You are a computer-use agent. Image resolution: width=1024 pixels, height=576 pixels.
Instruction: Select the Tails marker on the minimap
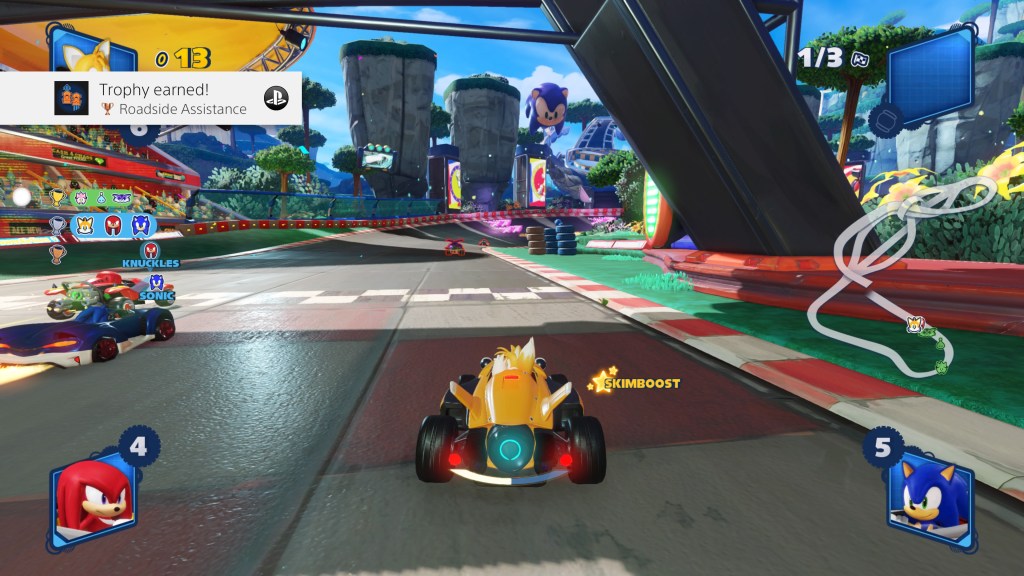click(x=914, y=323)
